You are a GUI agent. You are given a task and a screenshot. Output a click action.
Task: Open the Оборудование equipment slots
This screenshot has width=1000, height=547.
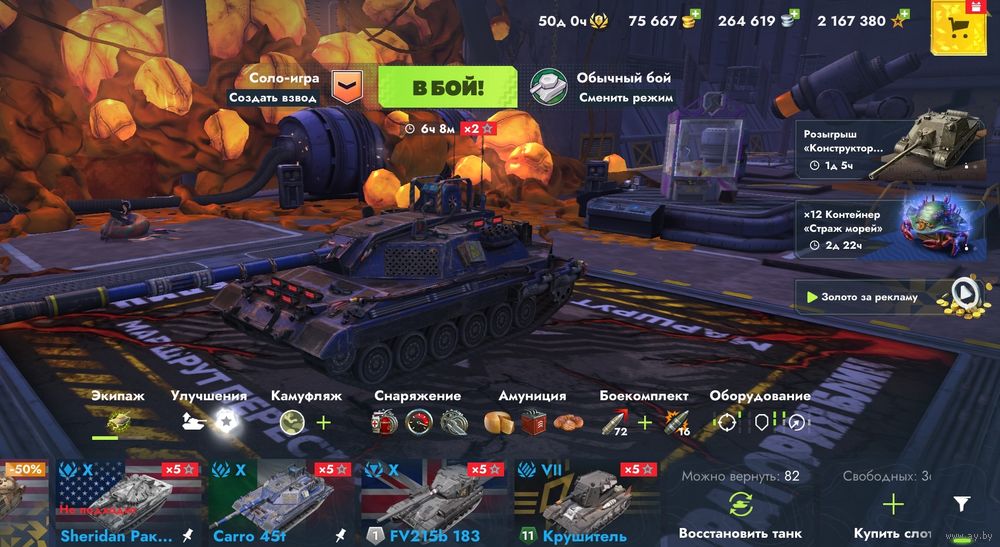pos(759,421)
